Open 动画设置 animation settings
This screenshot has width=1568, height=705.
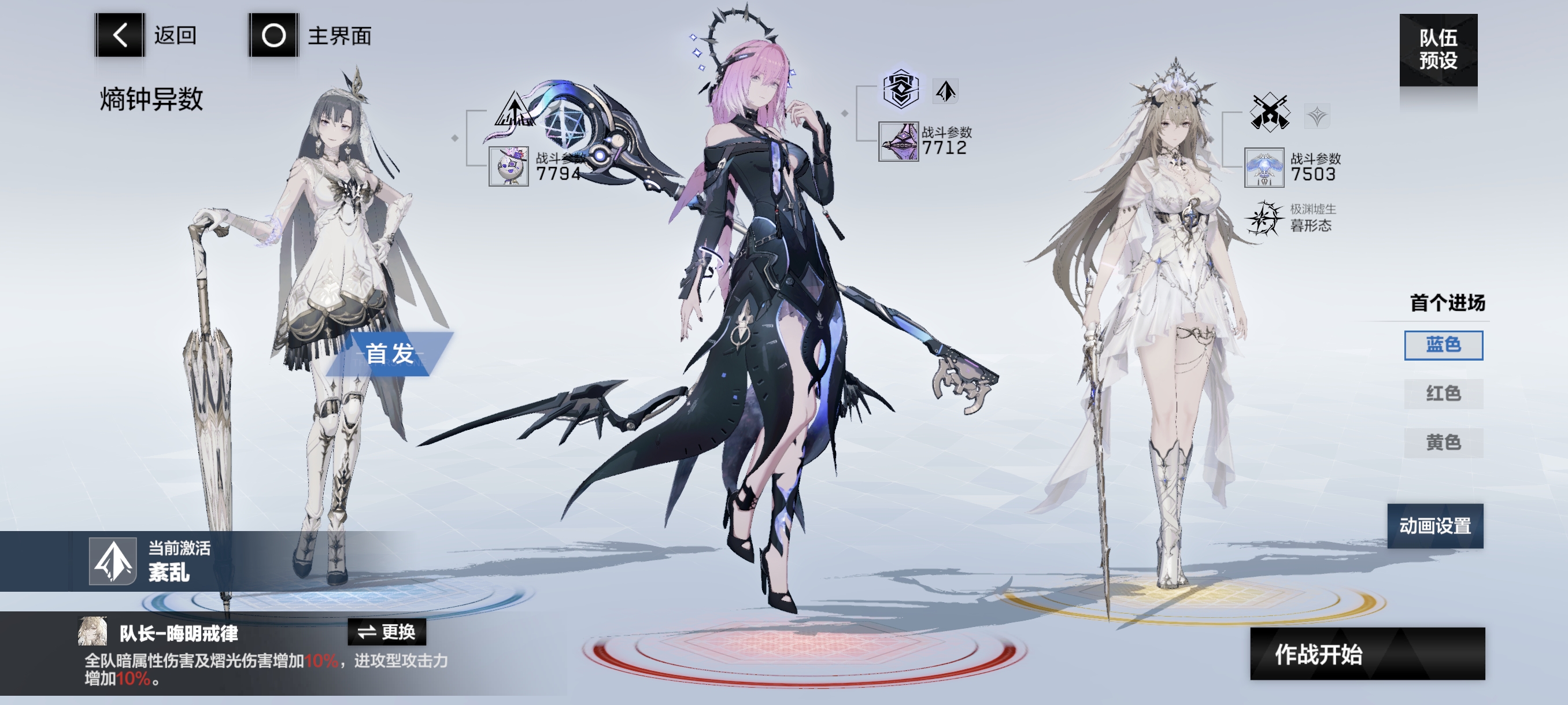[1434, 525]
